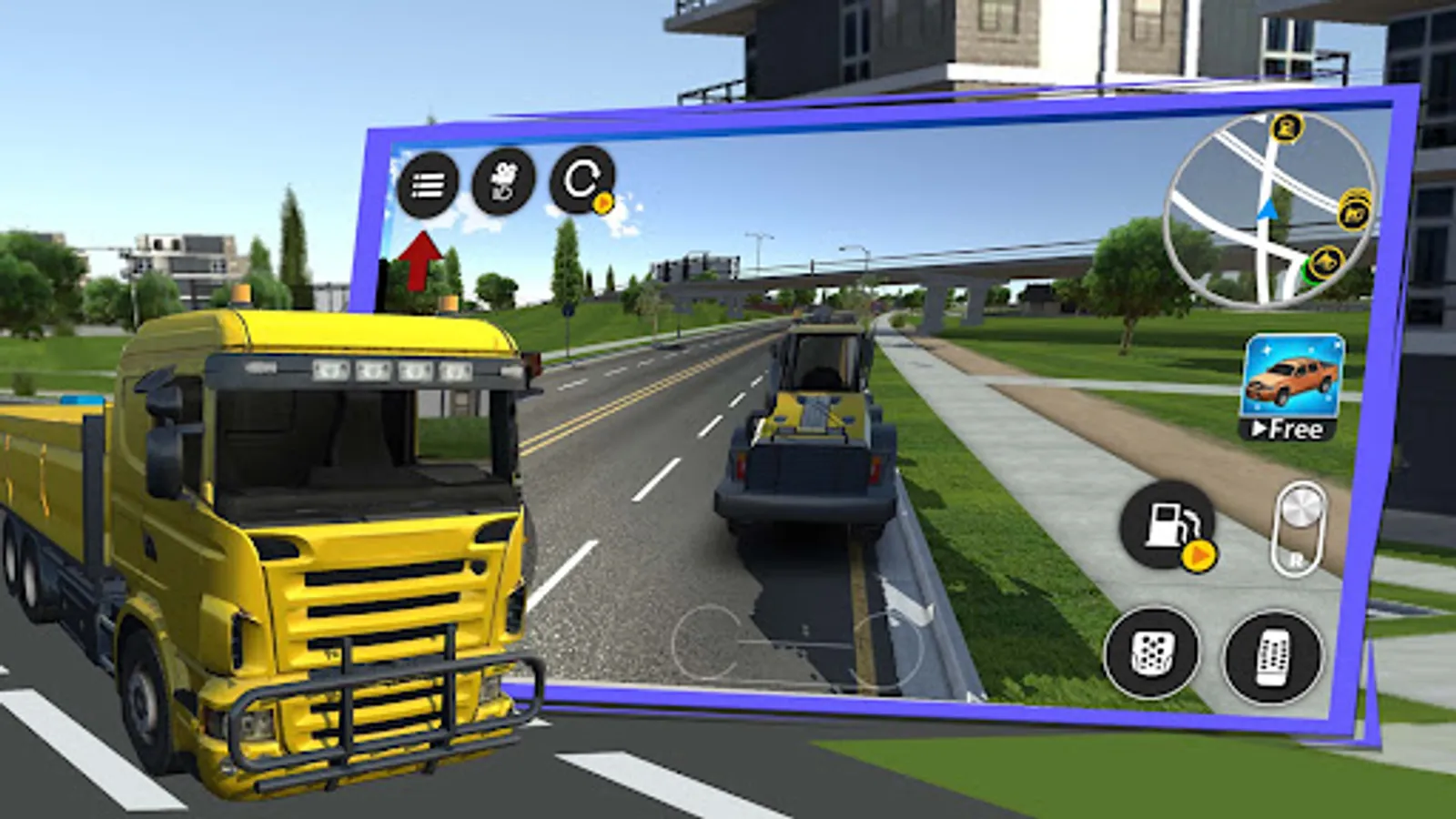Tap the orange pickup truck thumbnail
This screenshot has height=819, width=1456.
point(1292,376)
